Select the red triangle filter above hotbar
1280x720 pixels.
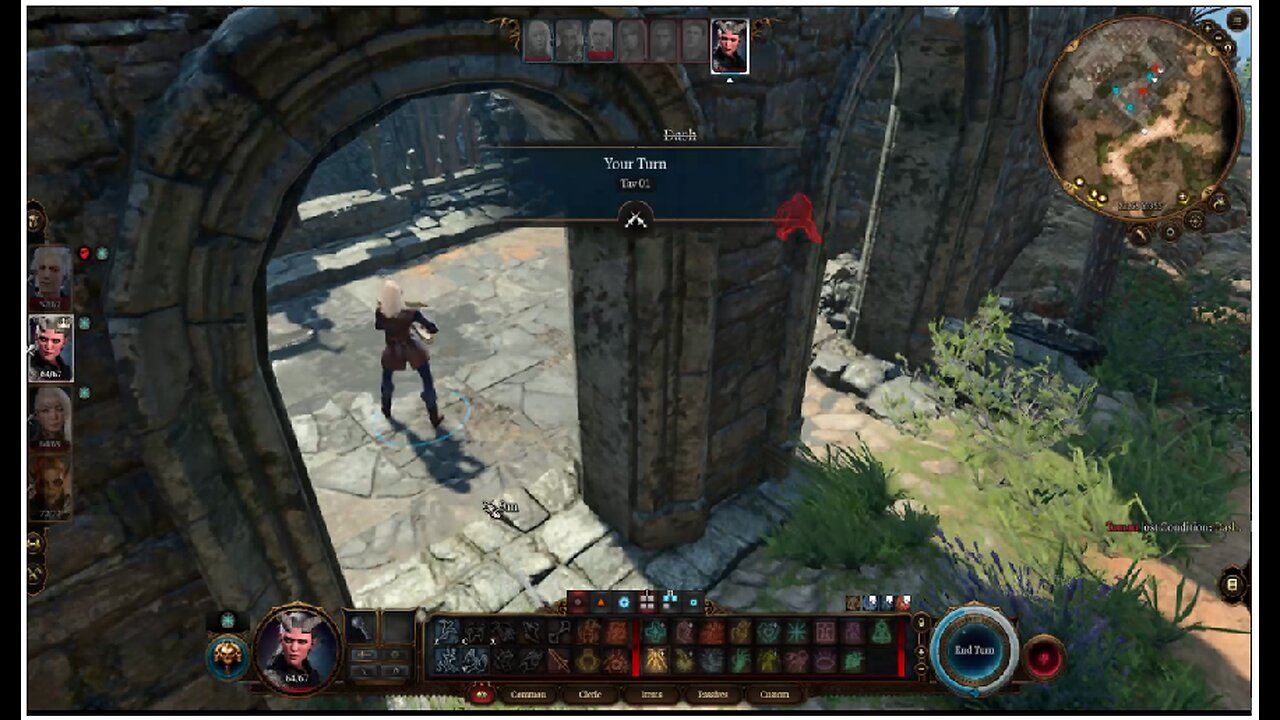(x=601, y=602)
